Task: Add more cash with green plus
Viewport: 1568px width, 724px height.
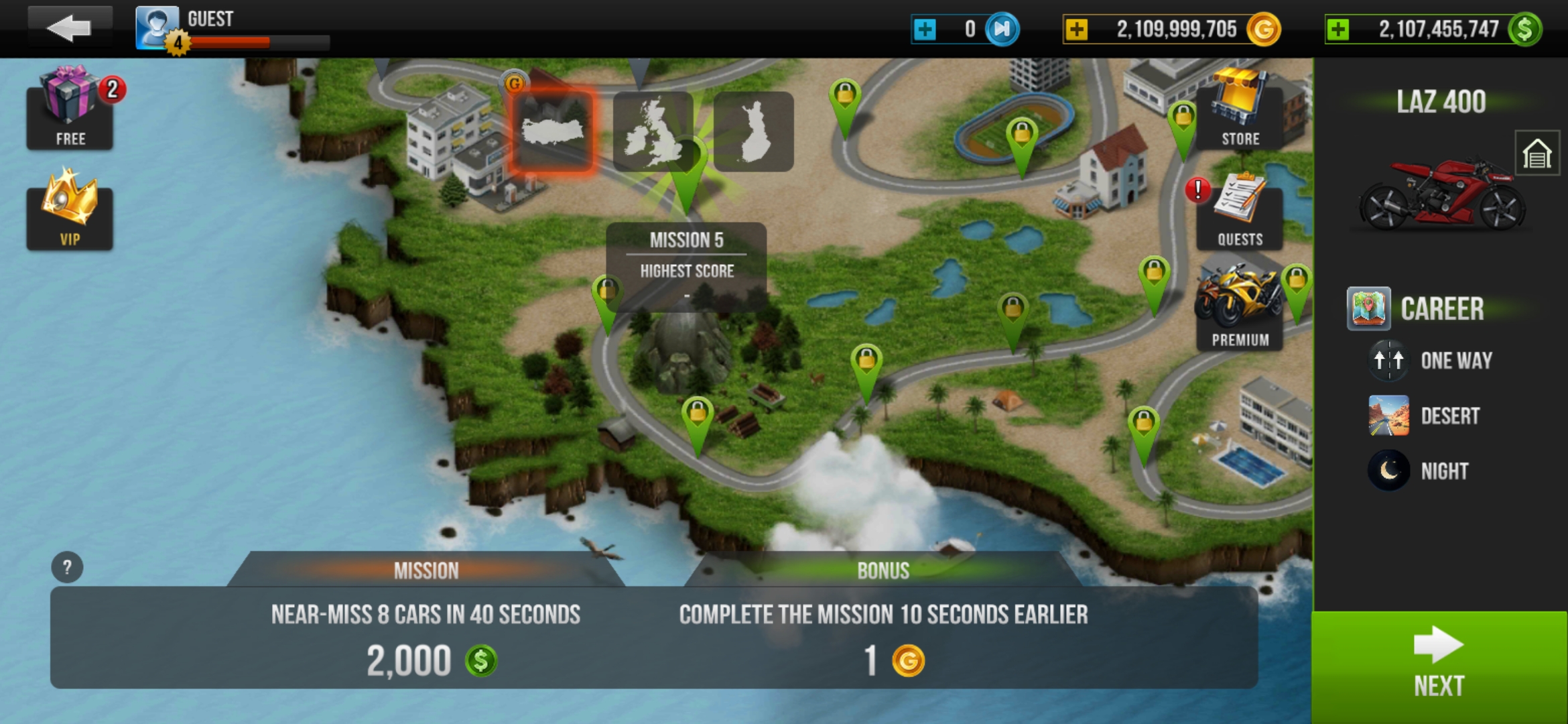Action: pyautogui.click(x=1337, y=29)
